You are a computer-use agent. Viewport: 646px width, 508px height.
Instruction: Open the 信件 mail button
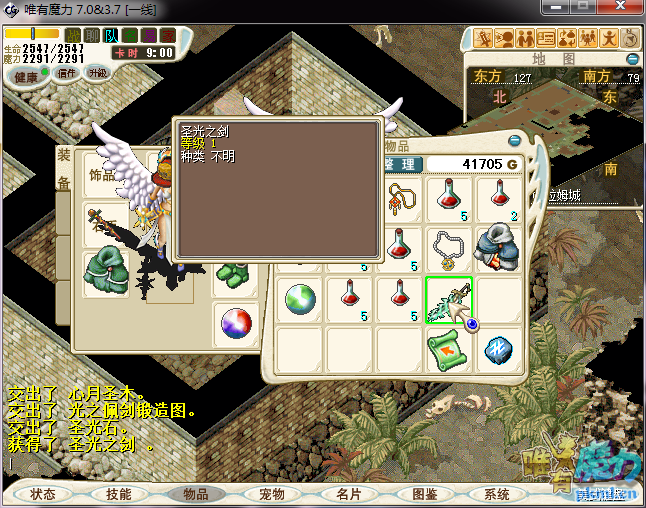(67, 73)
